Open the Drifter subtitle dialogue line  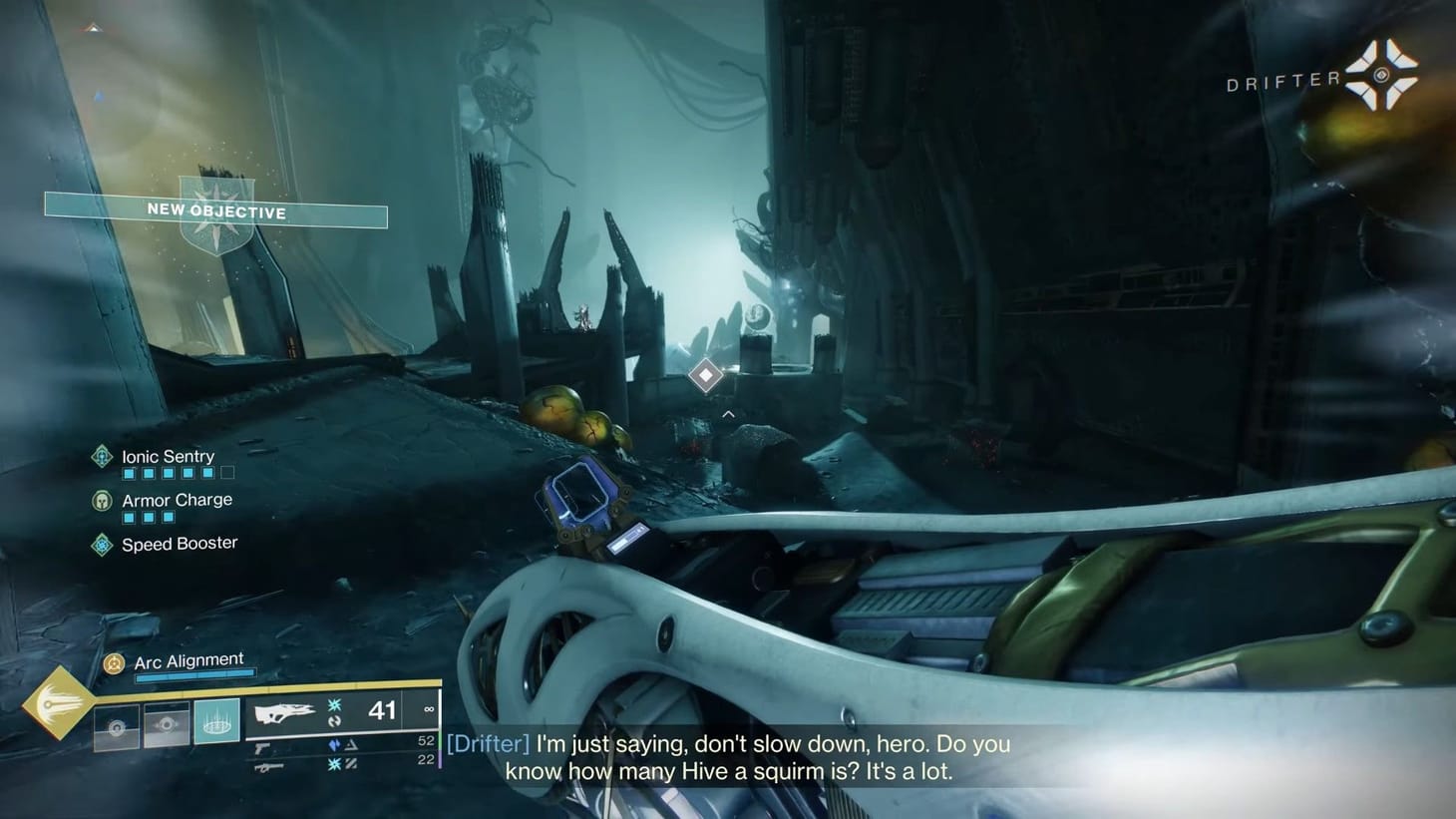(728, 756)
